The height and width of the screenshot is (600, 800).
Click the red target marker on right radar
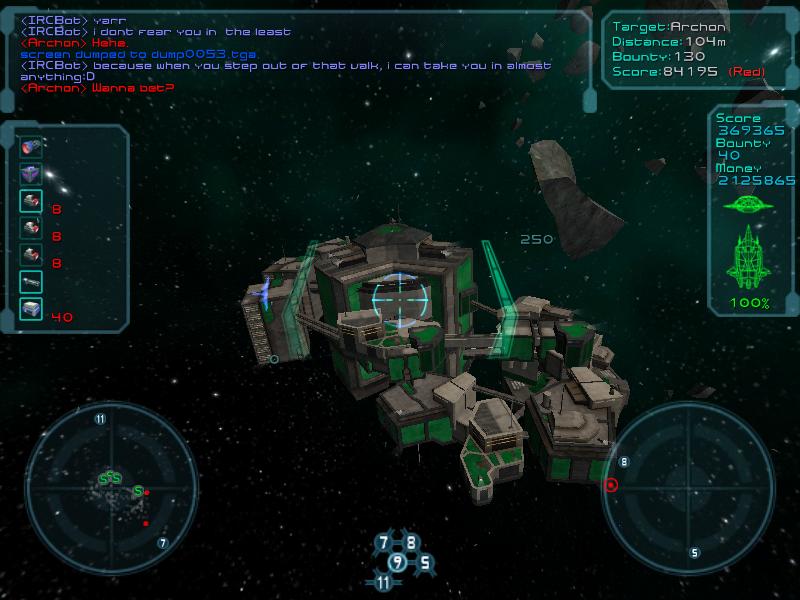pyautogui.click(x=611, y=485)
